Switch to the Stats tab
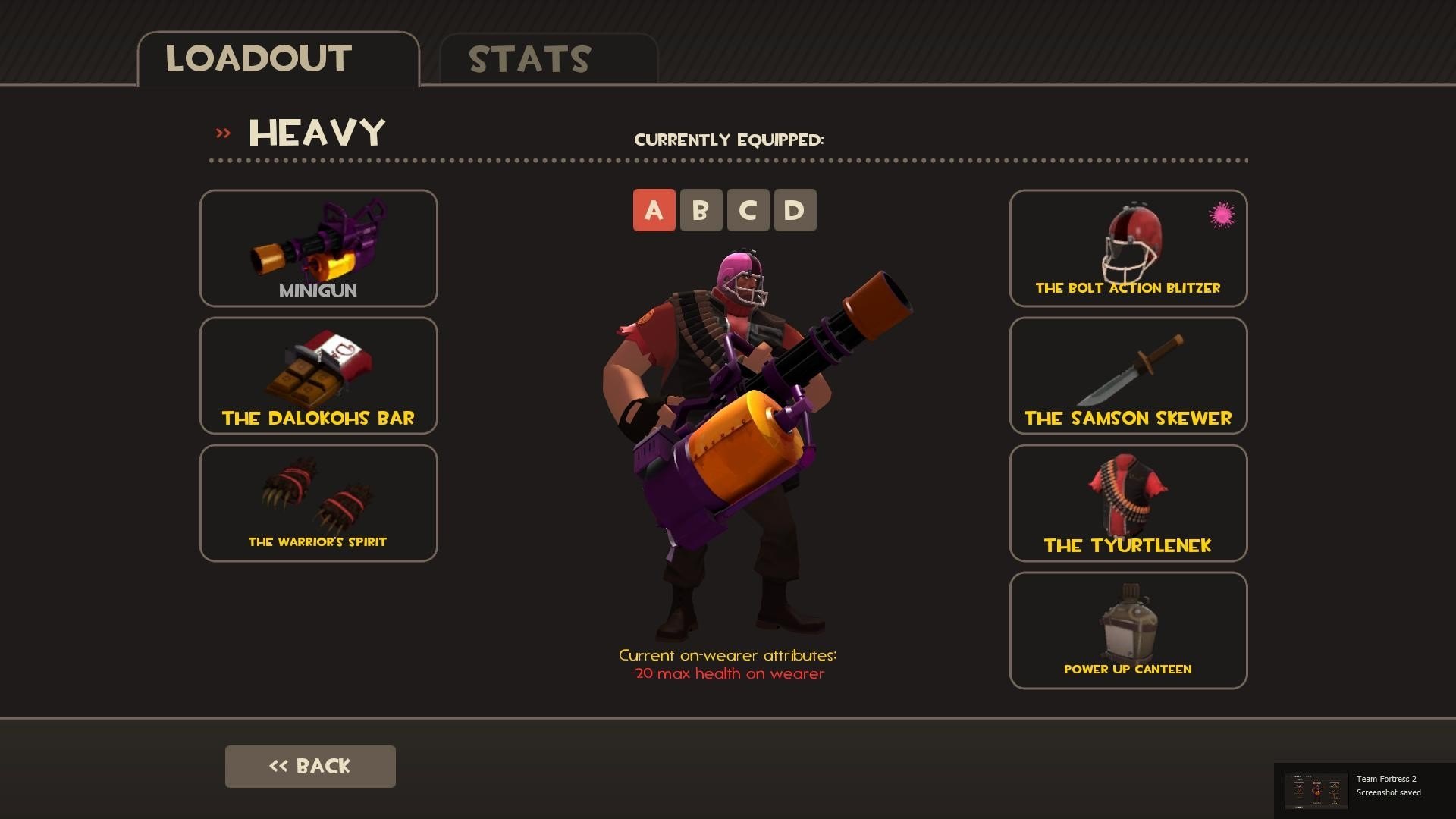Screen dimensions: 1456x819 pos(548,59)
